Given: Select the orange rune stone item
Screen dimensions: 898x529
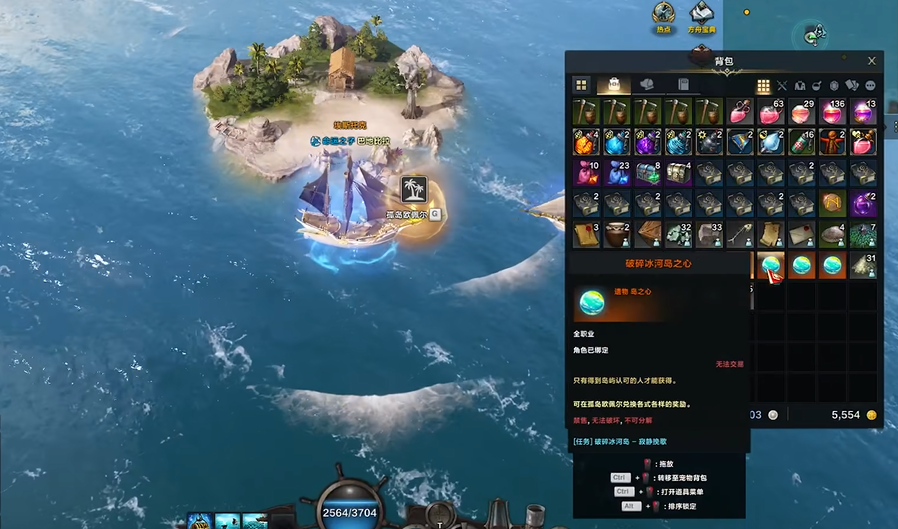Looking at the screenshot, I should (x=832, y=204).
